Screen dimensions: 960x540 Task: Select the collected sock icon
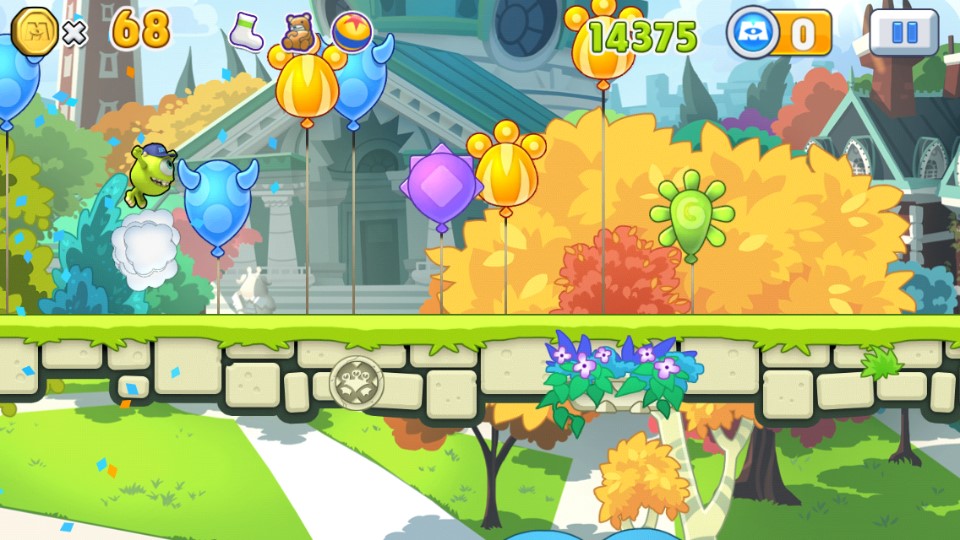pos(246,32)
